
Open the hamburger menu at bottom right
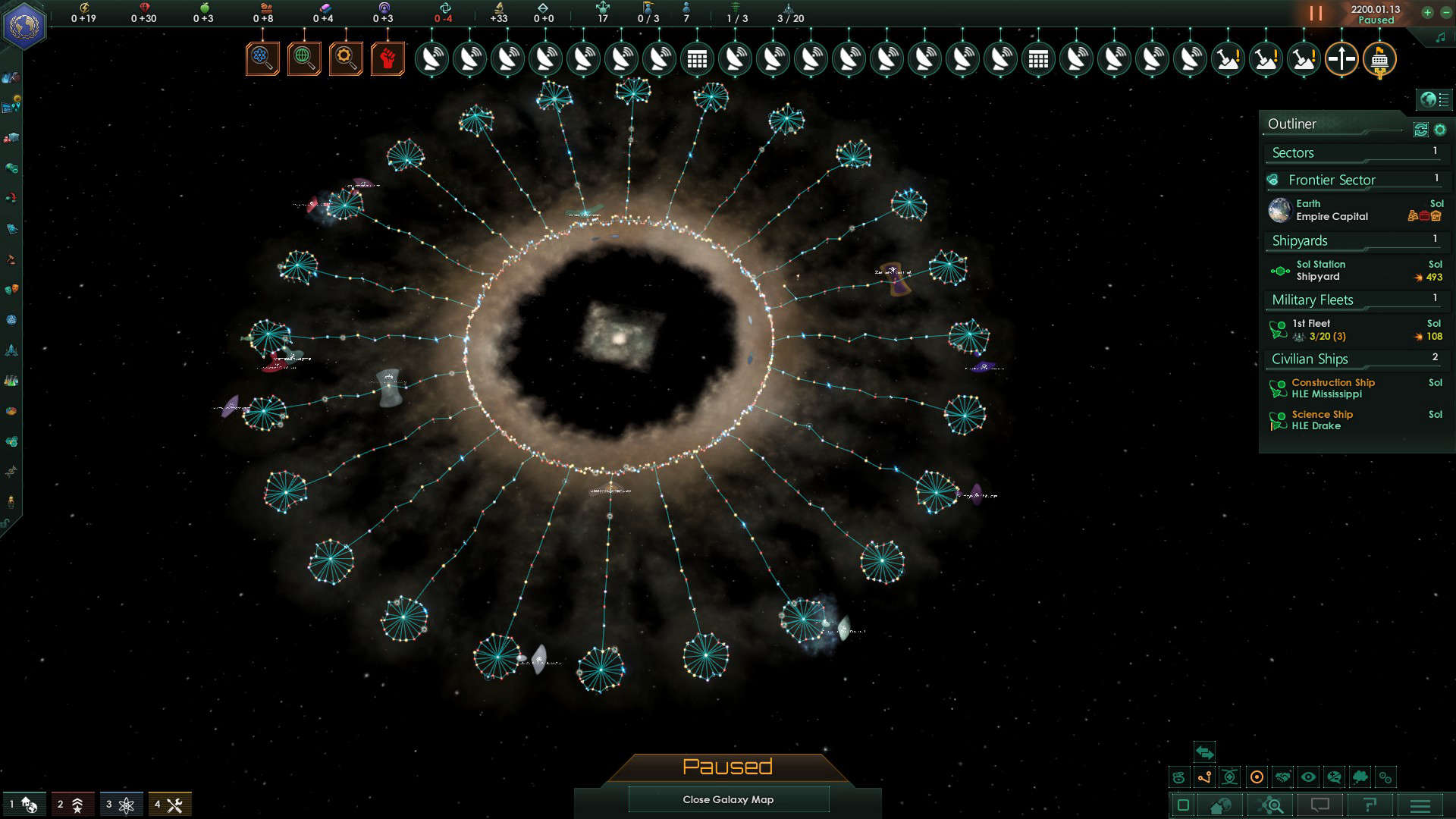(1421, 805)
